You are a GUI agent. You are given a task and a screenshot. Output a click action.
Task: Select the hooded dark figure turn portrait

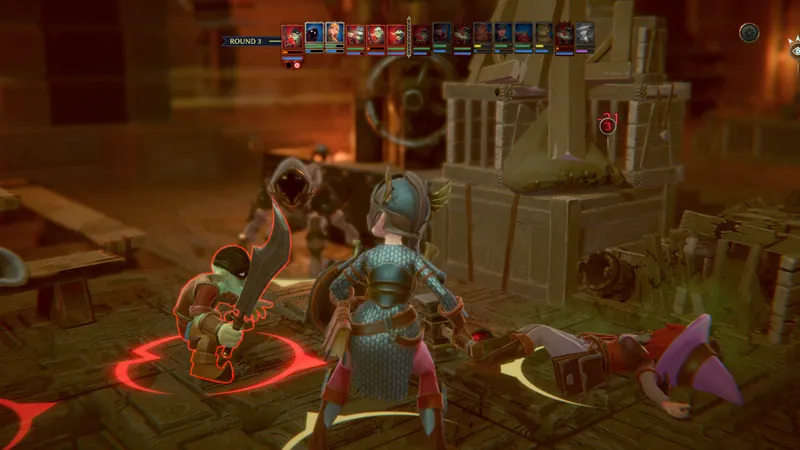coord(314,36)
